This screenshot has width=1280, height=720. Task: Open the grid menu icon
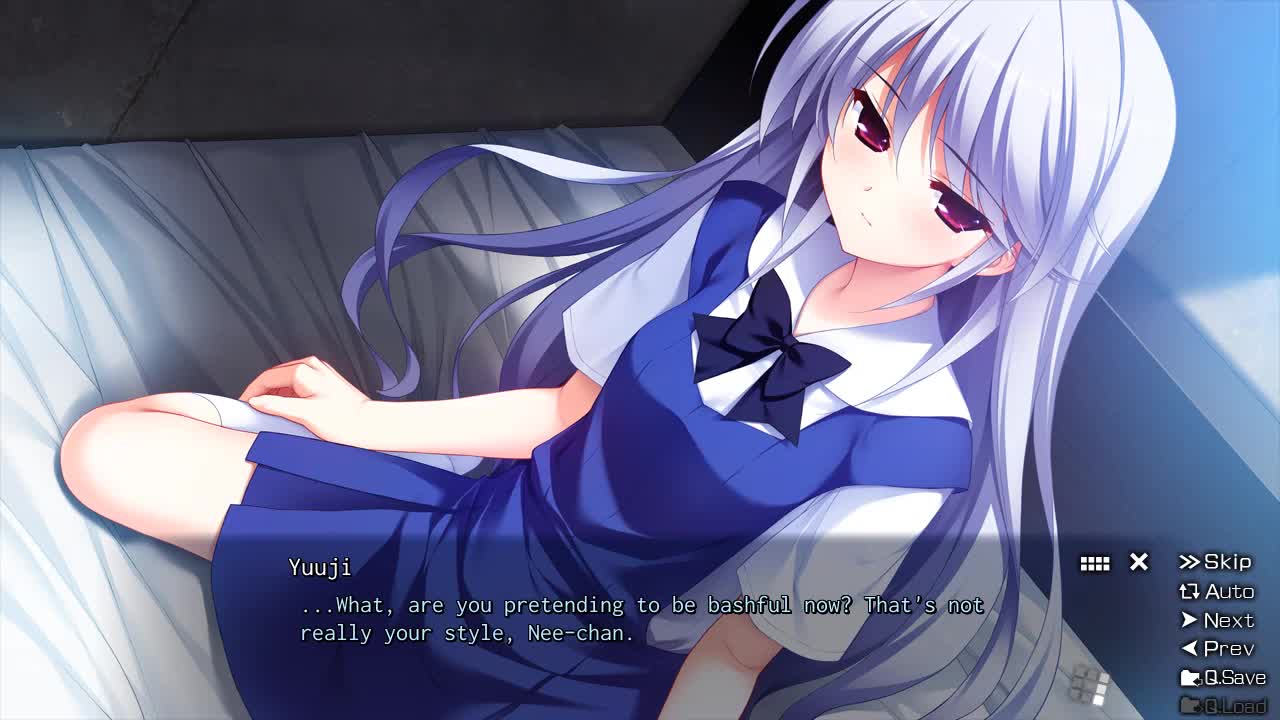(1095, 564)
